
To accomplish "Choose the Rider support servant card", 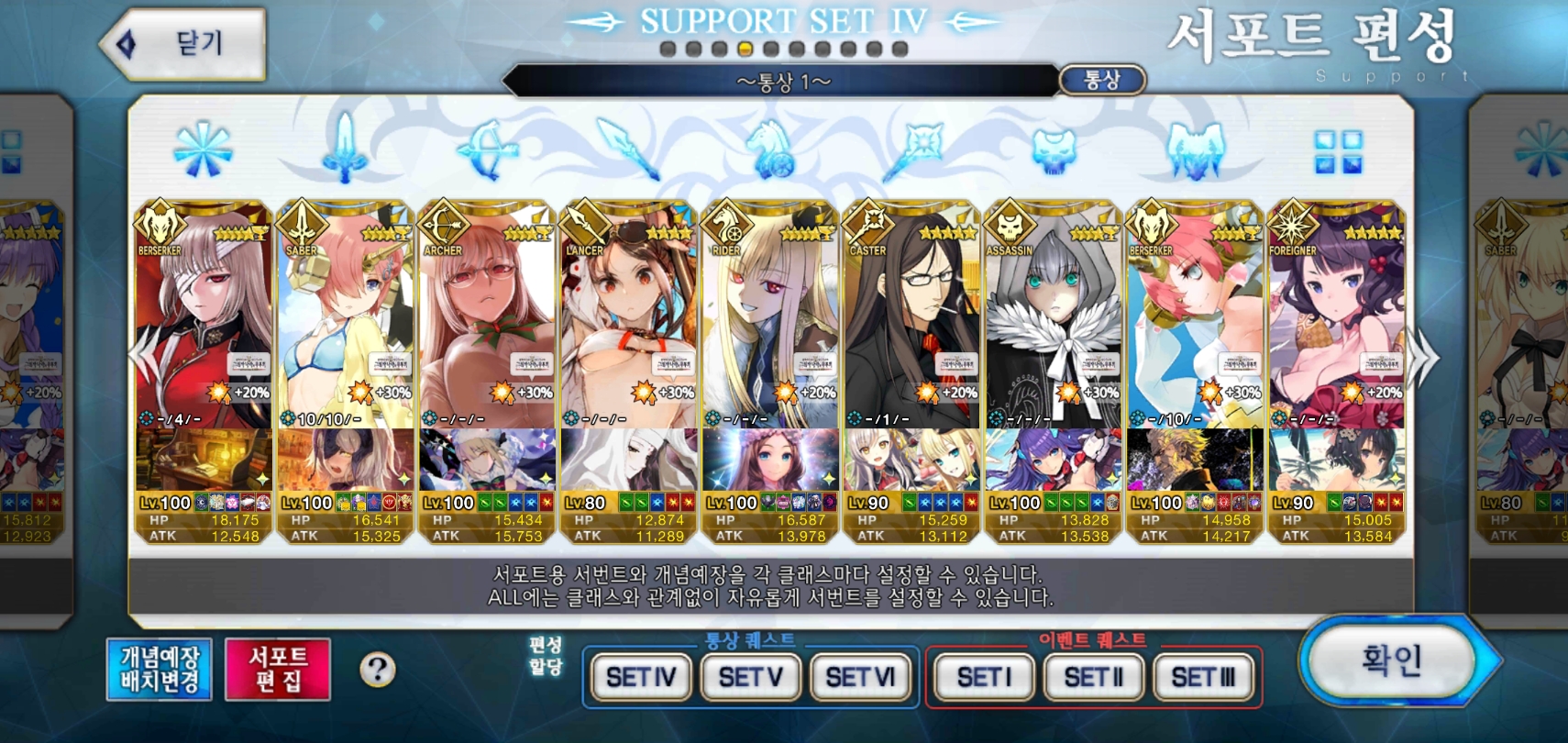I will [770, 321].
